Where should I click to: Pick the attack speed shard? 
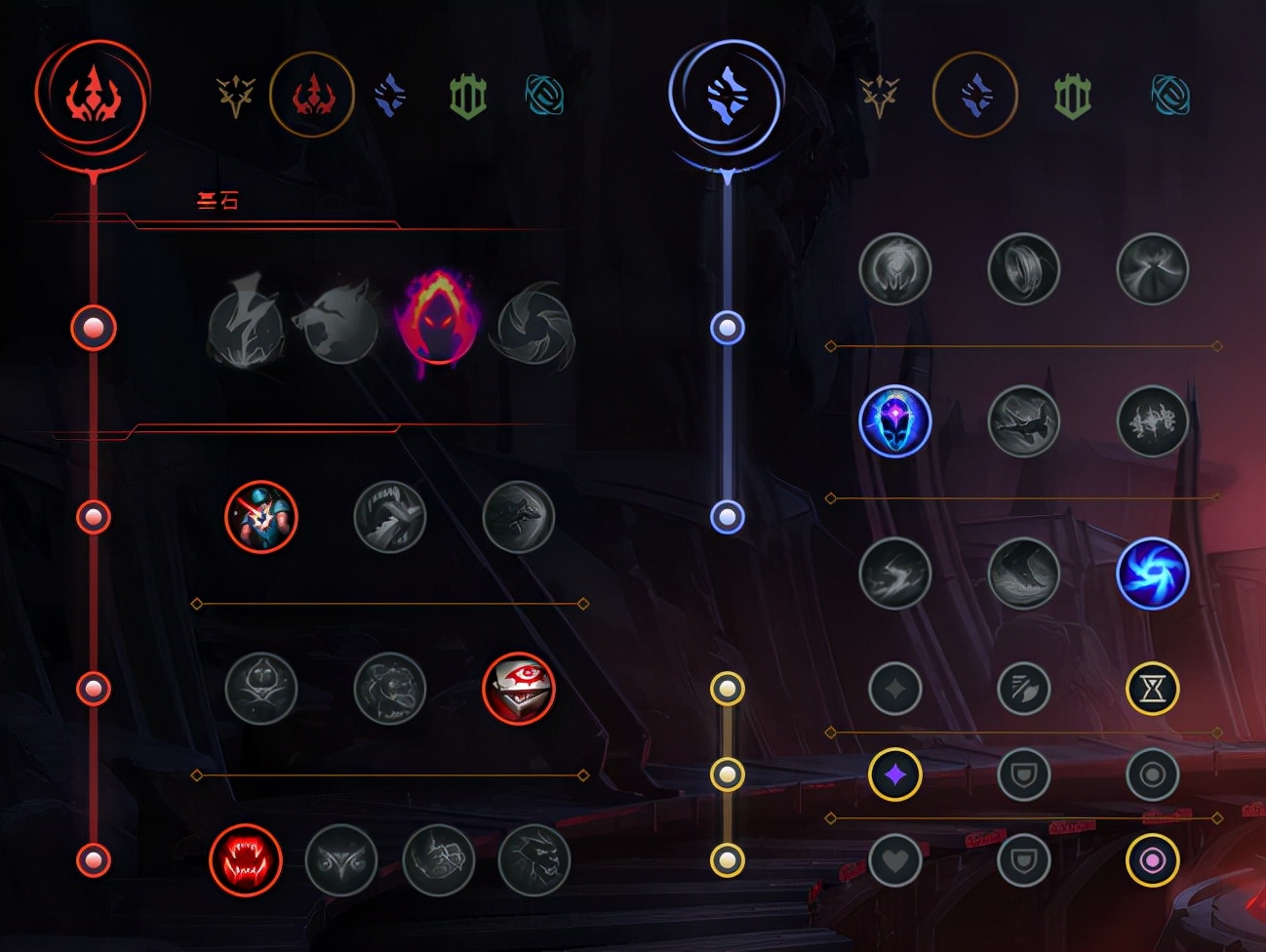pos(1023,689)
